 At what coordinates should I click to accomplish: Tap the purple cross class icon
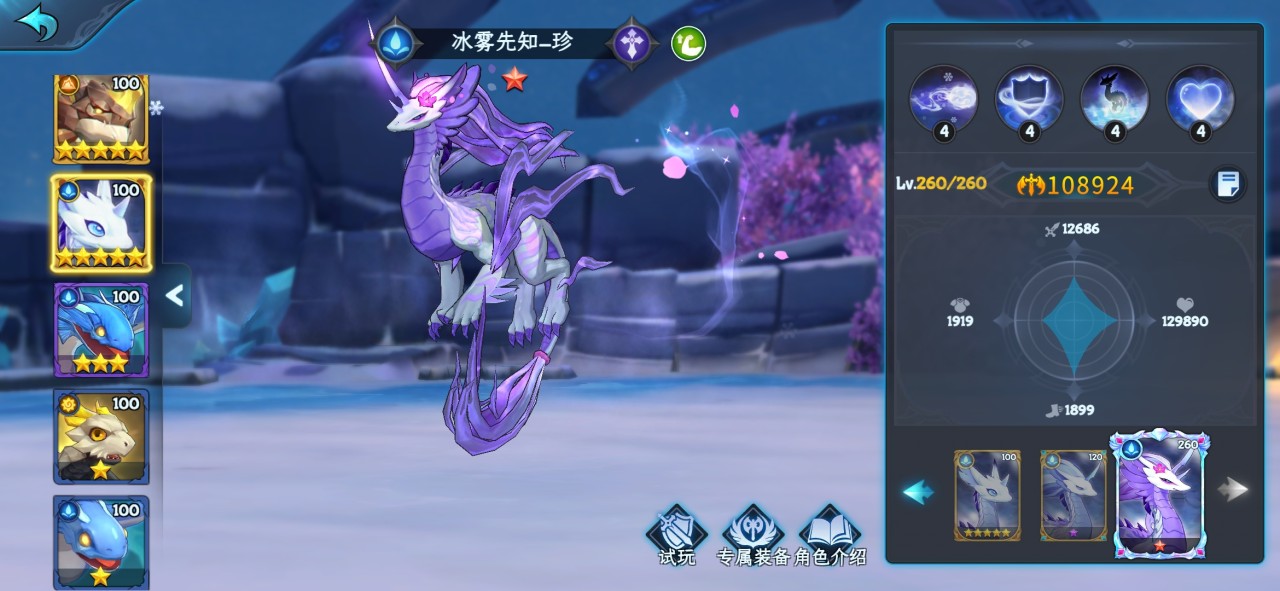(632, 43)
